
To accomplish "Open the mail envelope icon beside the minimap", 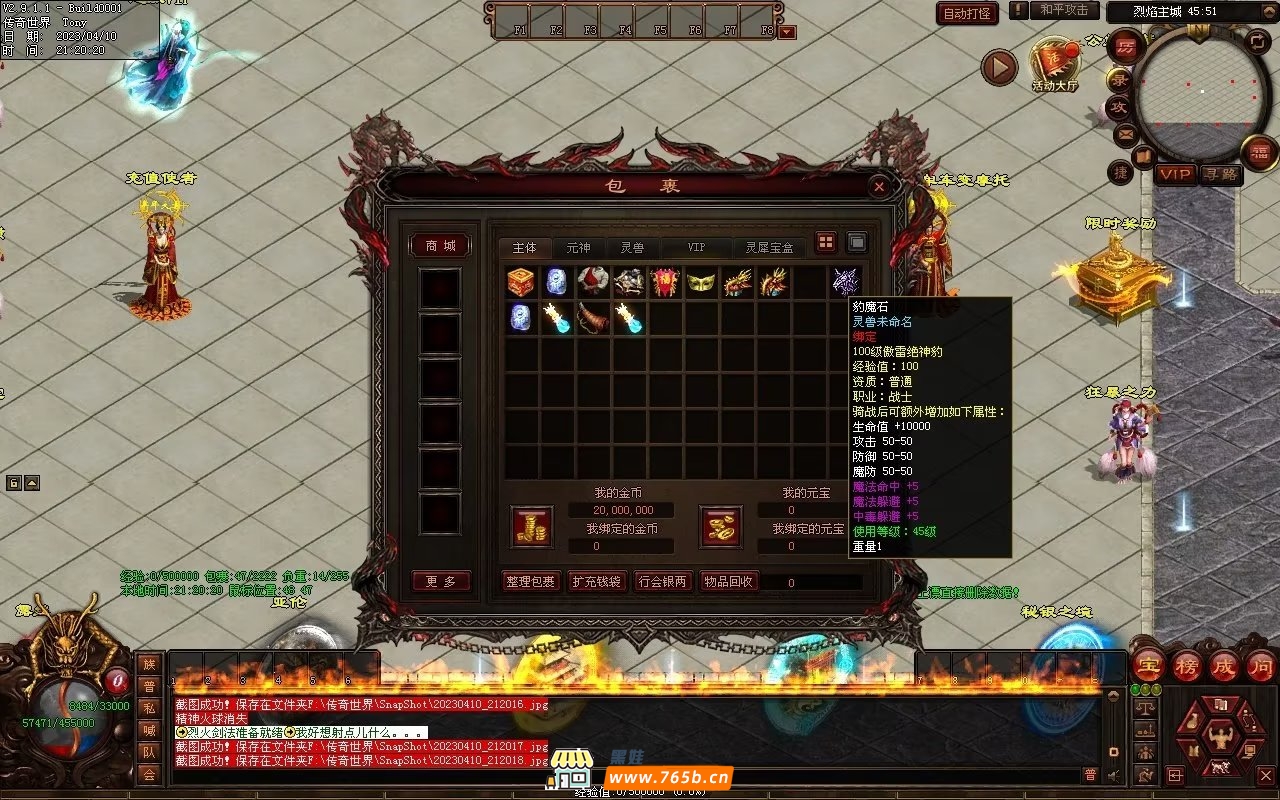I will click(x=1125, y=134).
